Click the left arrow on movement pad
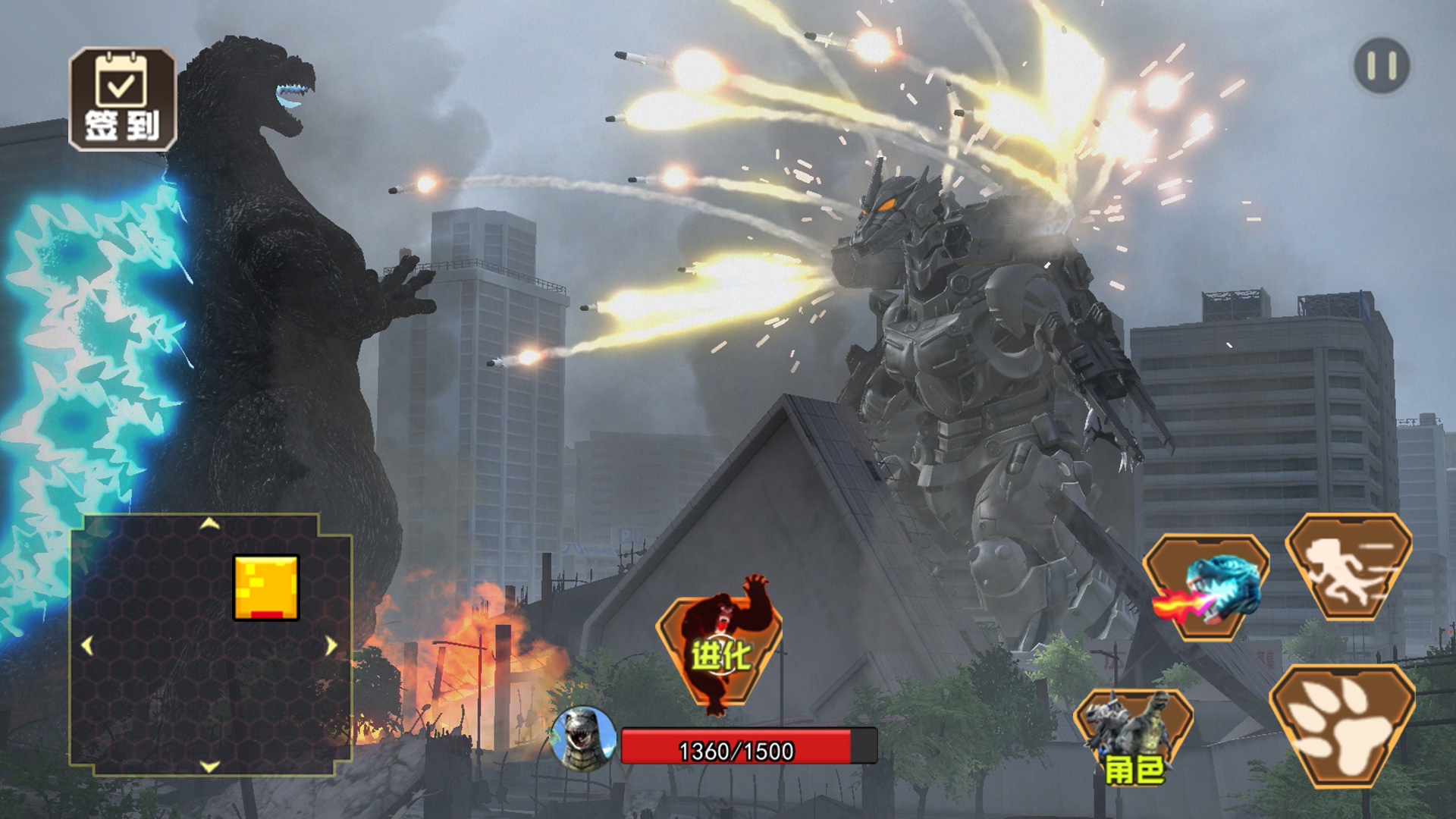 pyautogui.click(x=87, y=646)
